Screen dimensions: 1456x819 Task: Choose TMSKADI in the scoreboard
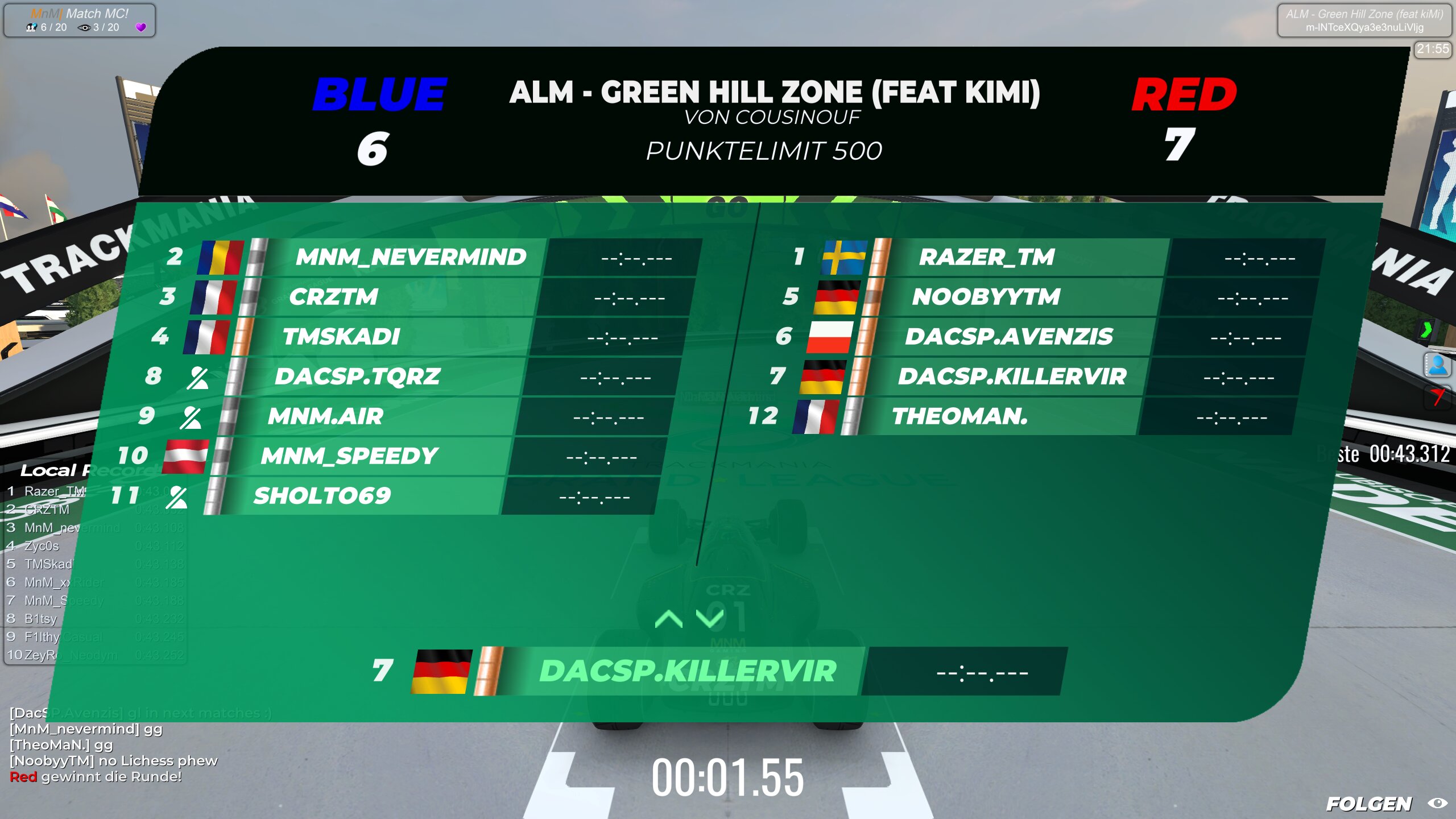pos(341,337)
